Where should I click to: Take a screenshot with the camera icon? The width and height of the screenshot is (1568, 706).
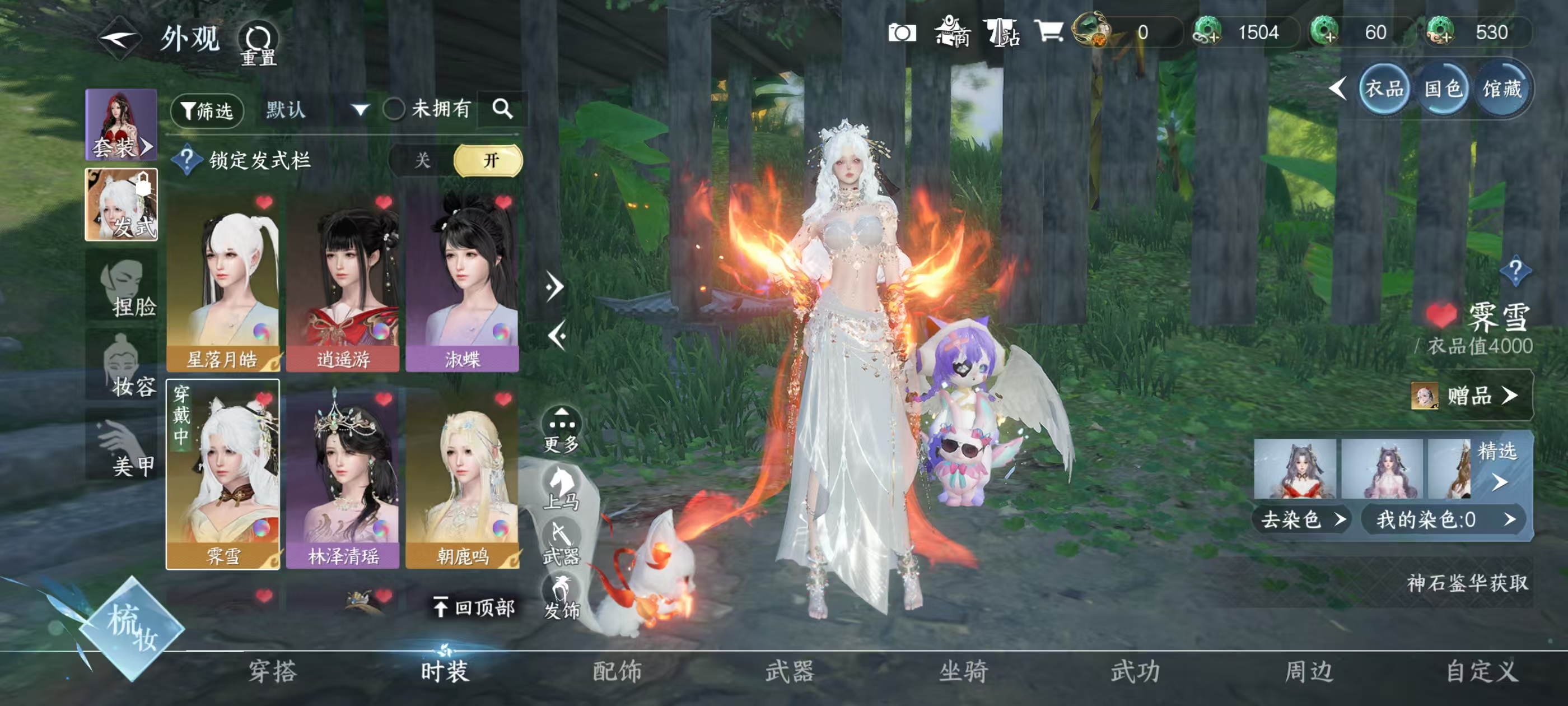pos(902,32)
